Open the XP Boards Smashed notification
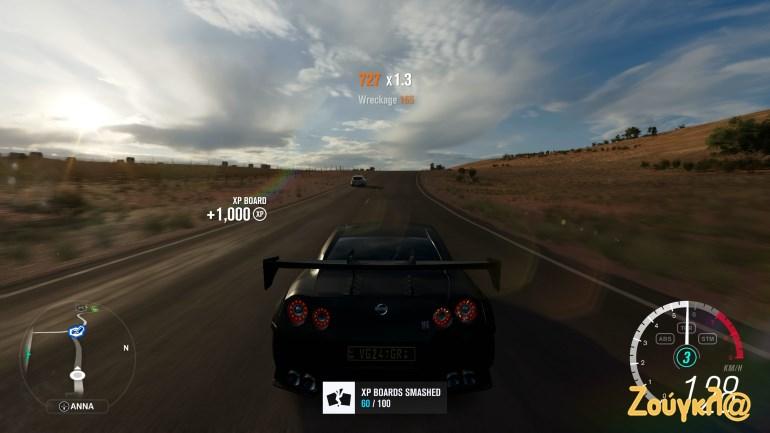 click(384, 398)
